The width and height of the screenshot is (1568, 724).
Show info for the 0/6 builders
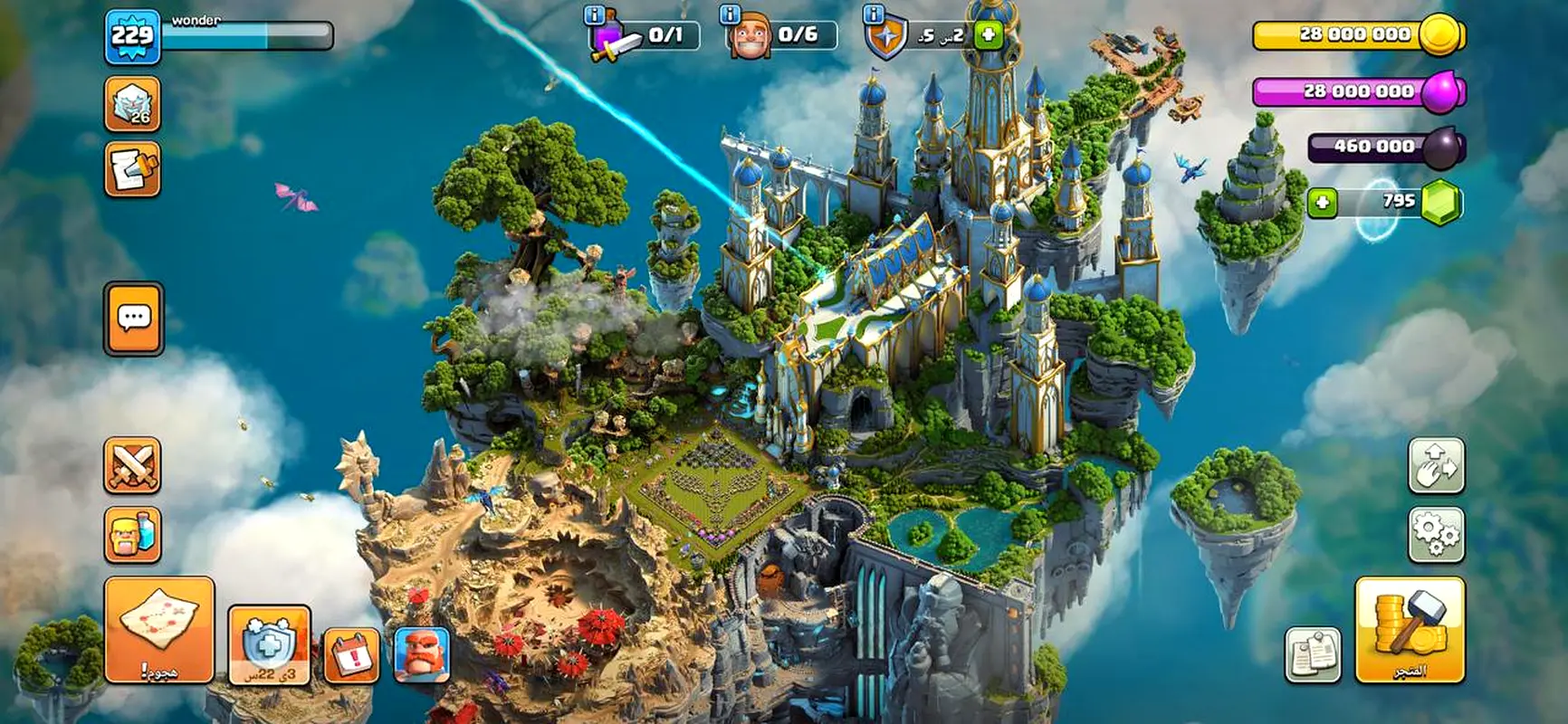tap(731, 14)
